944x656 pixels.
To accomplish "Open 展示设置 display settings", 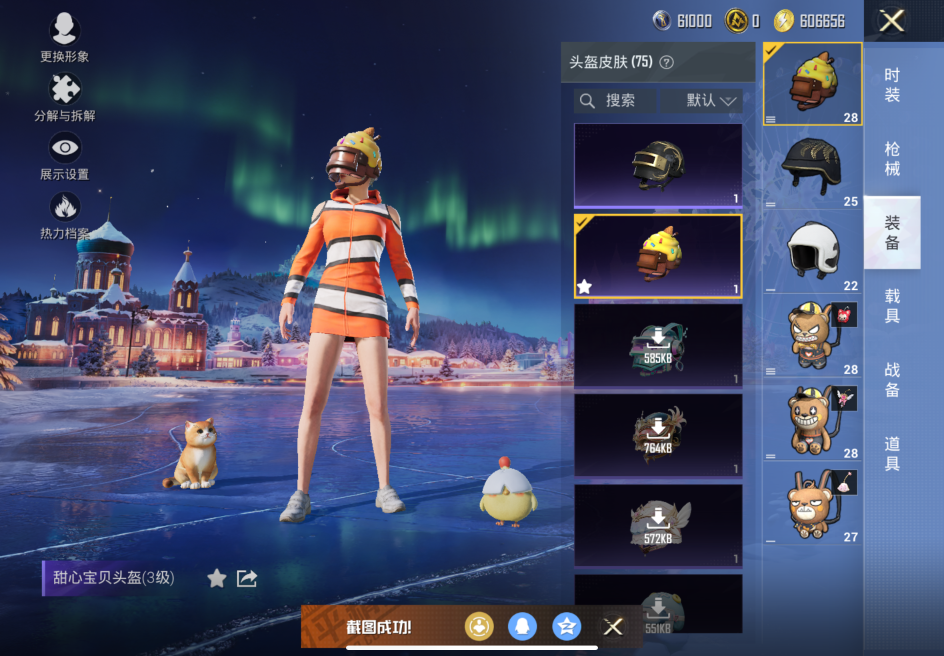I will tap(65, 155).
